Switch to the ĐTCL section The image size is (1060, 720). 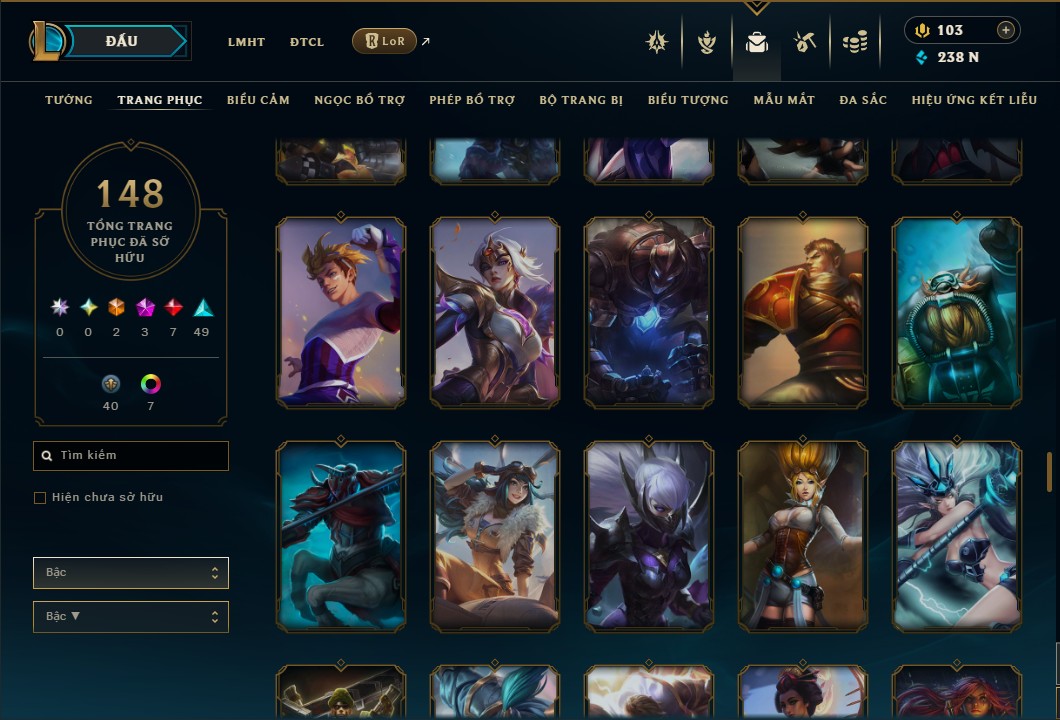point(307,42)
